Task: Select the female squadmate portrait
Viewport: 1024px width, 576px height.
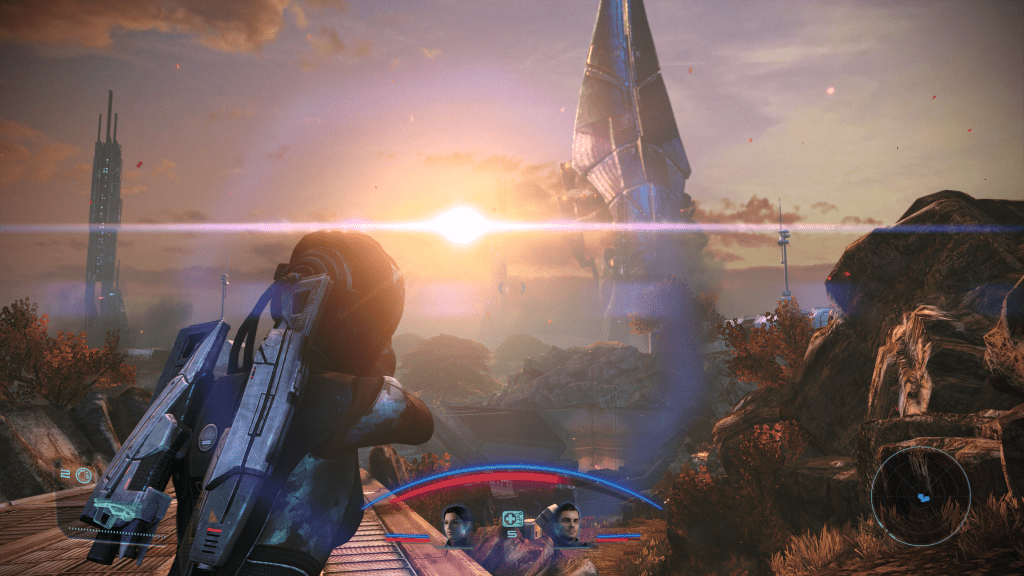Action: coord(457,525)
